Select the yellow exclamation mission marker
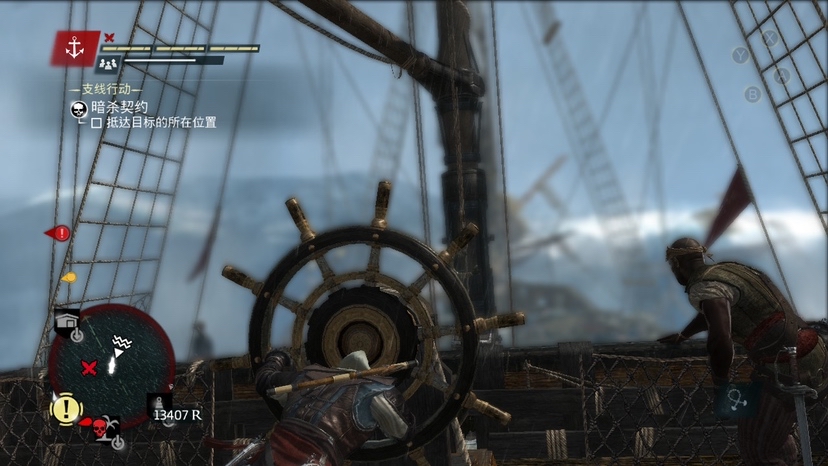828x466 pixels. pos(65,408)
